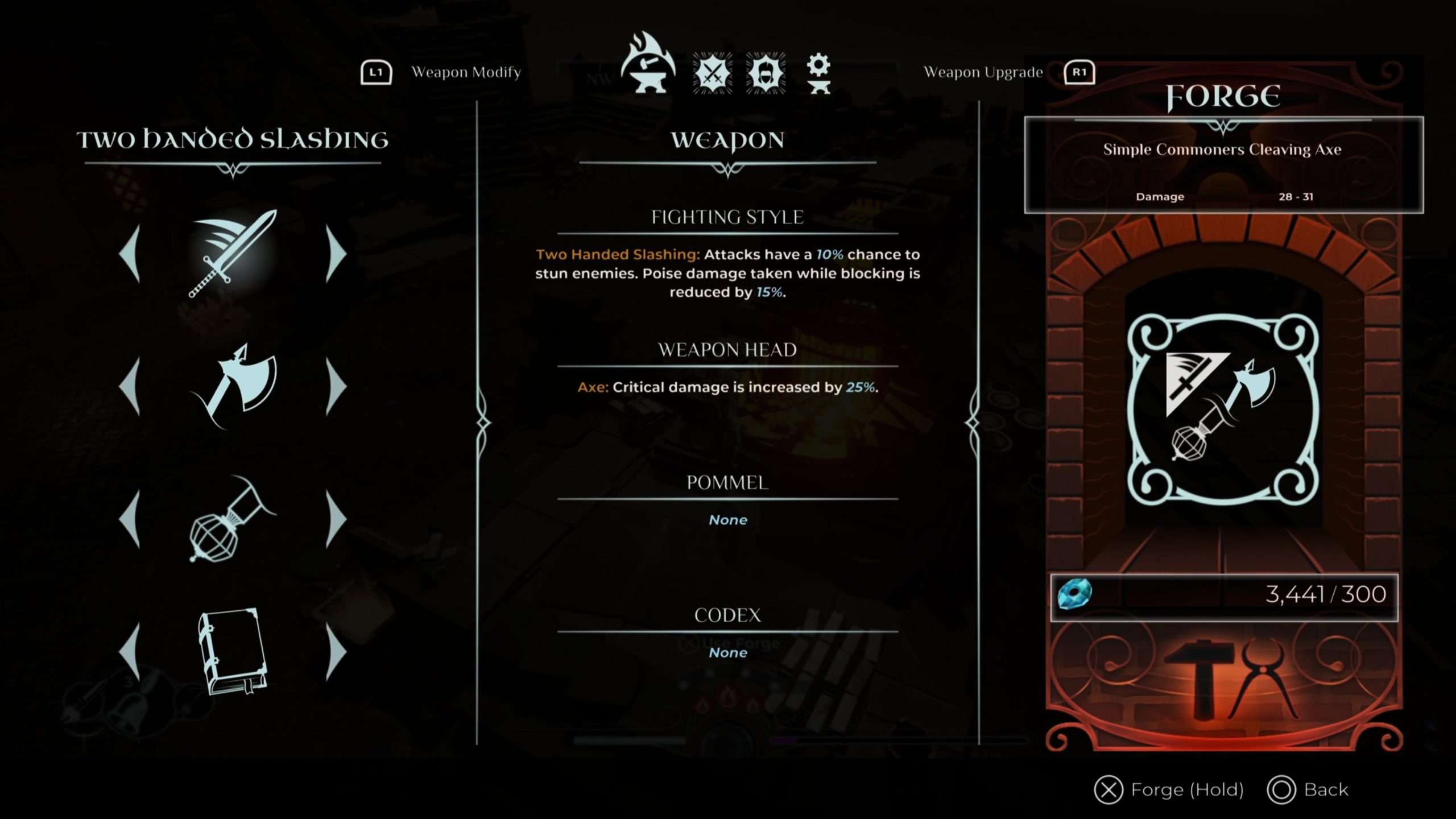
Task: Select the forge anvil tab
Action: [x=648, y=65]
